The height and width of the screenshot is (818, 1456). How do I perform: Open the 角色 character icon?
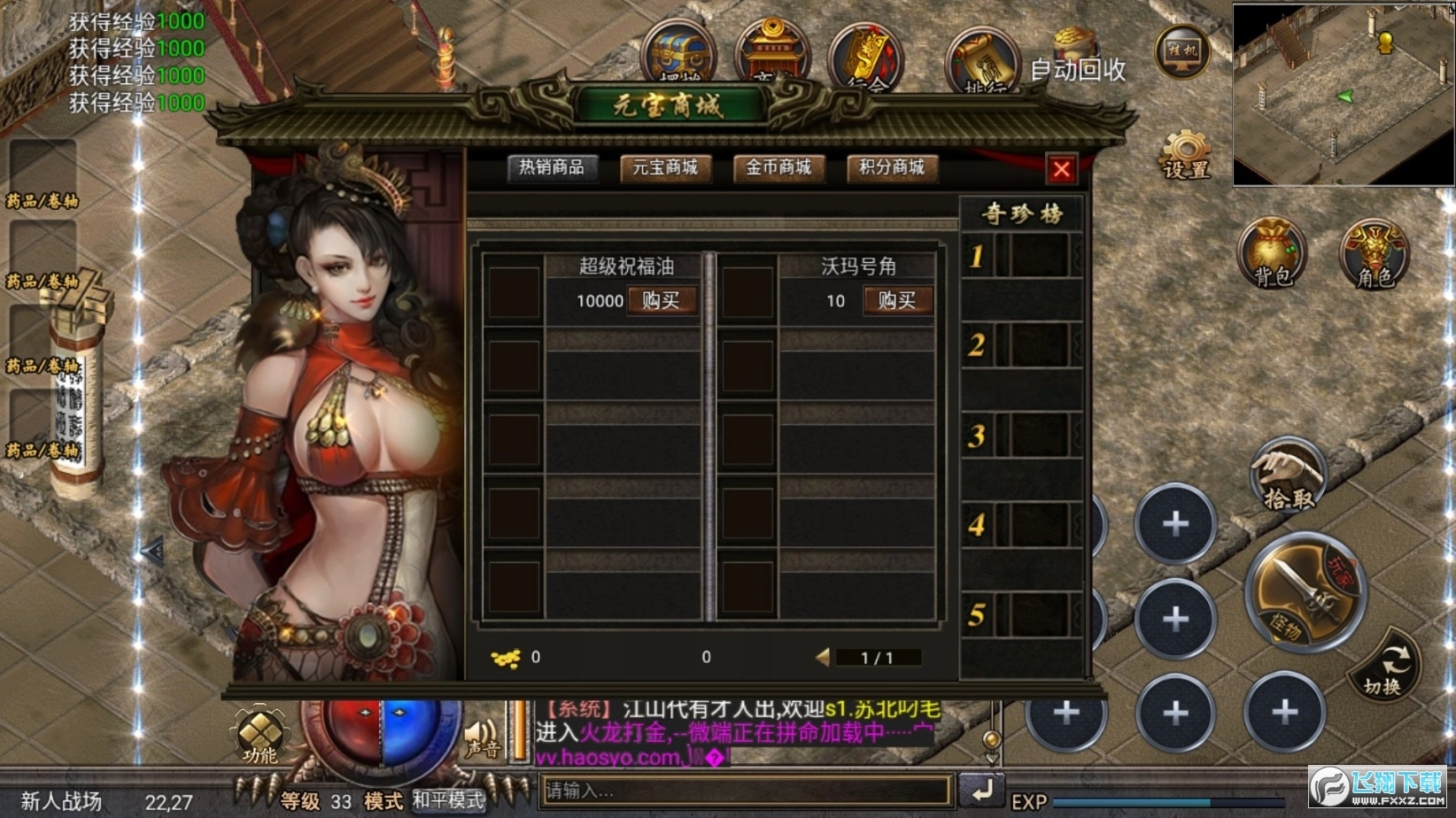tap(1372, 257)
